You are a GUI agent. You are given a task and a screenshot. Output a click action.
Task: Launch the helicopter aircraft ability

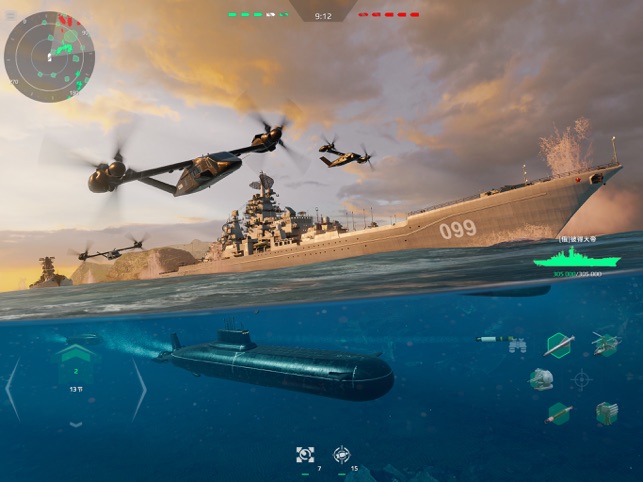(605, 344)
